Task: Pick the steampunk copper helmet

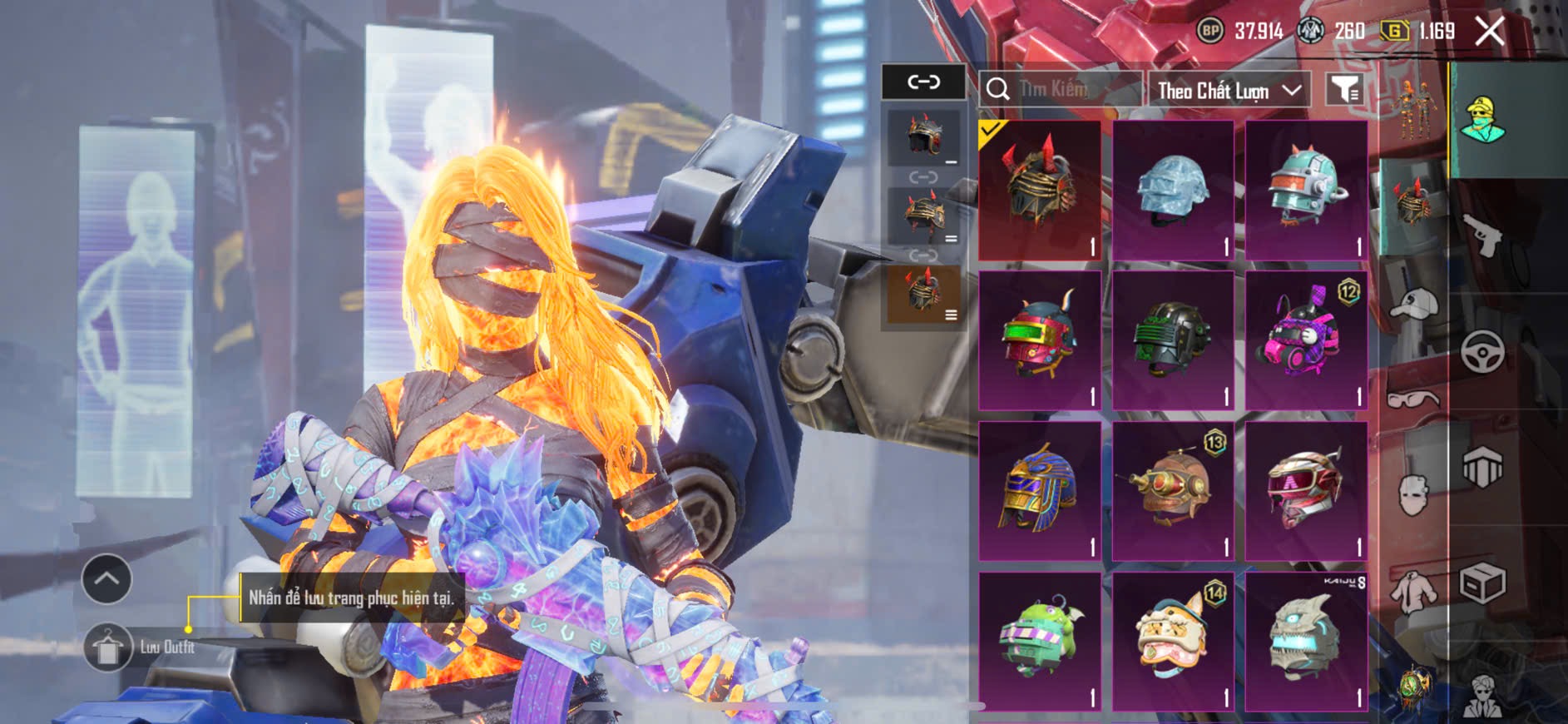Action: click(x=1173, y=490)
